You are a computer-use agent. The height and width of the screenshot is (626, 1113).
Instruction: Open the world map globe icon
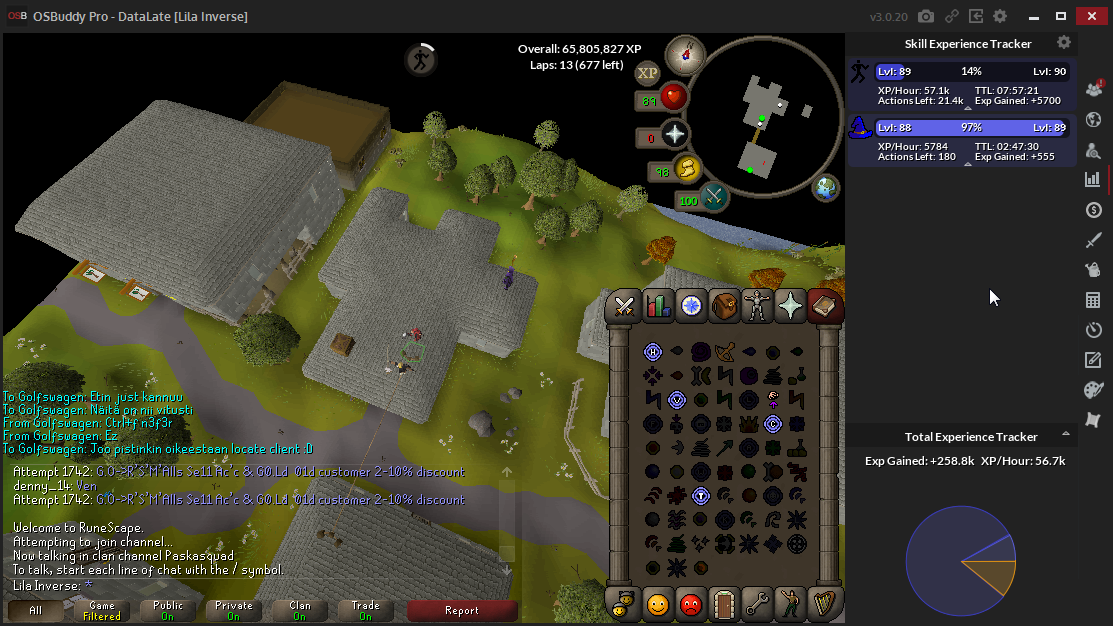[x=826, y=188]
